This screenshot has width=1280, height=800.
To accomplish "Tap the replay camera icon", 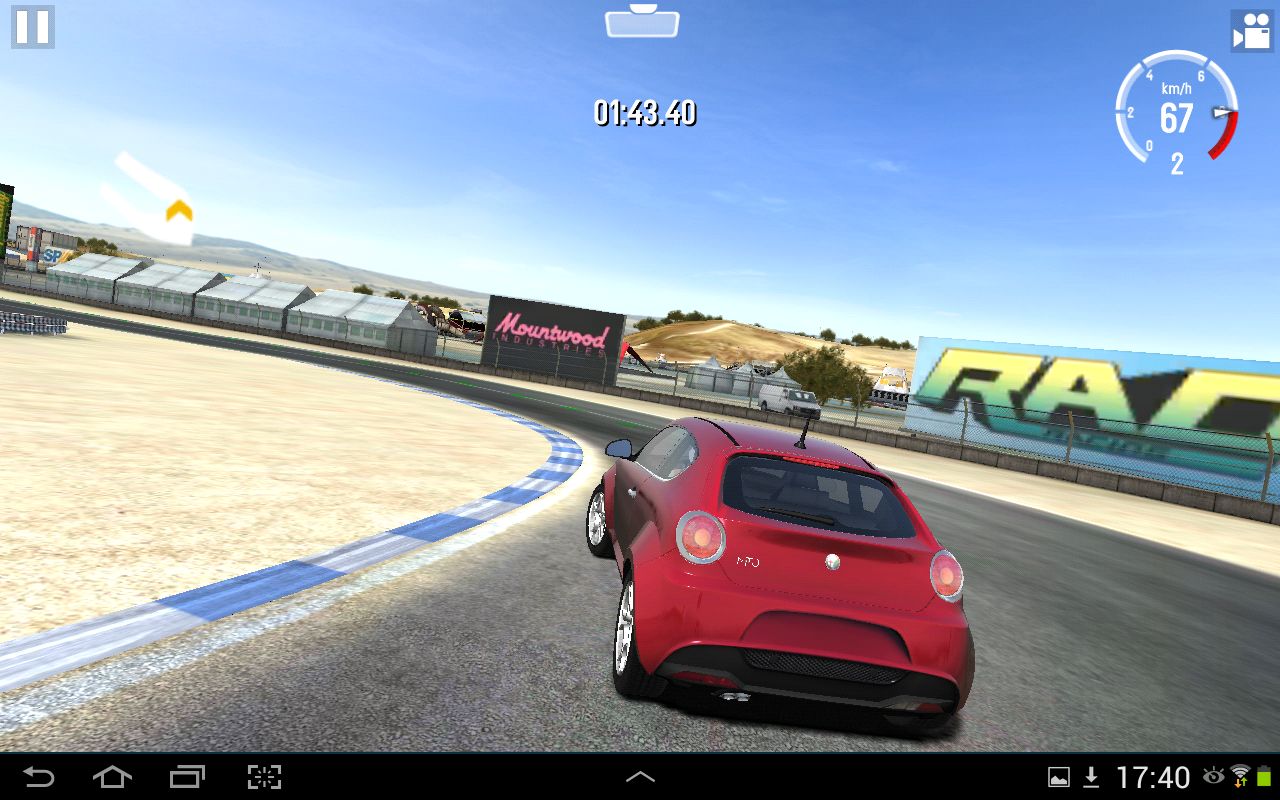I will 1252,31.
